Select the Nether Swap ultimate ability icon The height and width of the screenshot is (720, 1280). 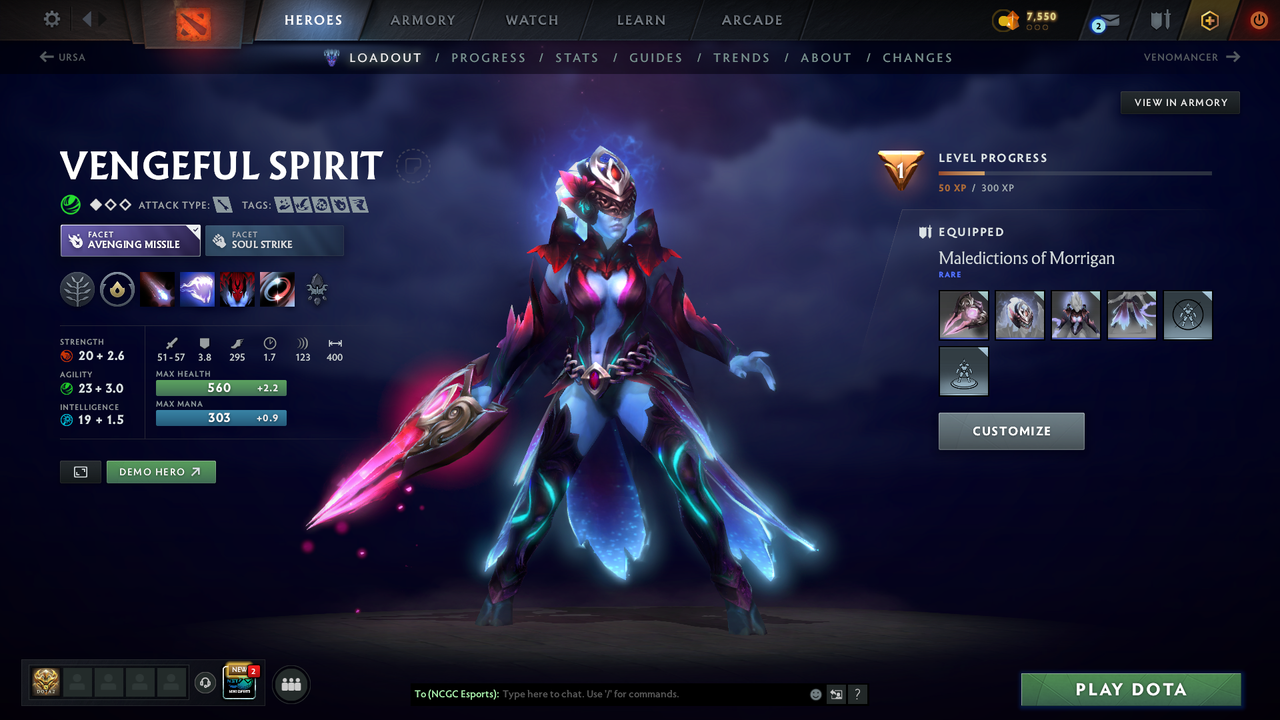(277, 289)
